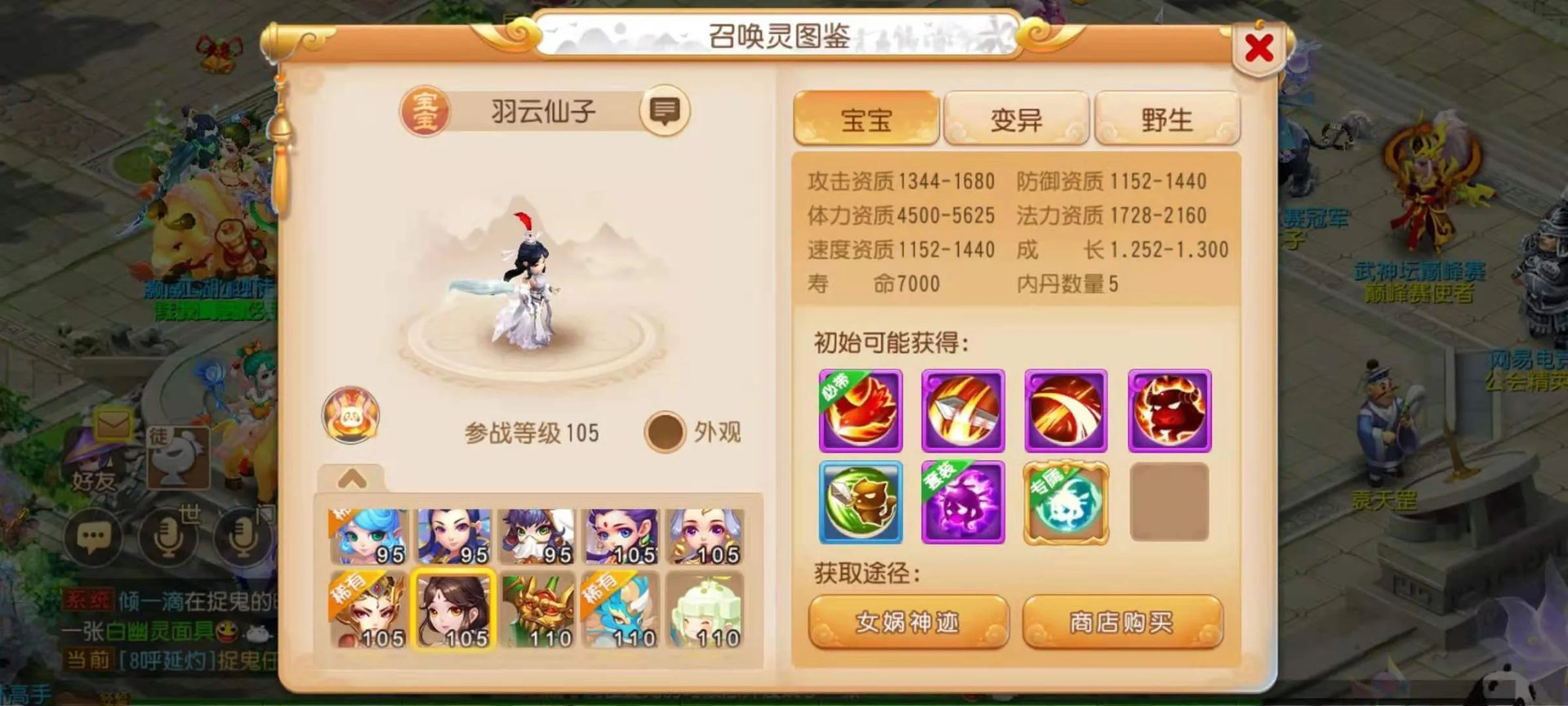Click the 女娲神迹 button
This screenshot has width=1568, height=706.
[x=909, y=622]
